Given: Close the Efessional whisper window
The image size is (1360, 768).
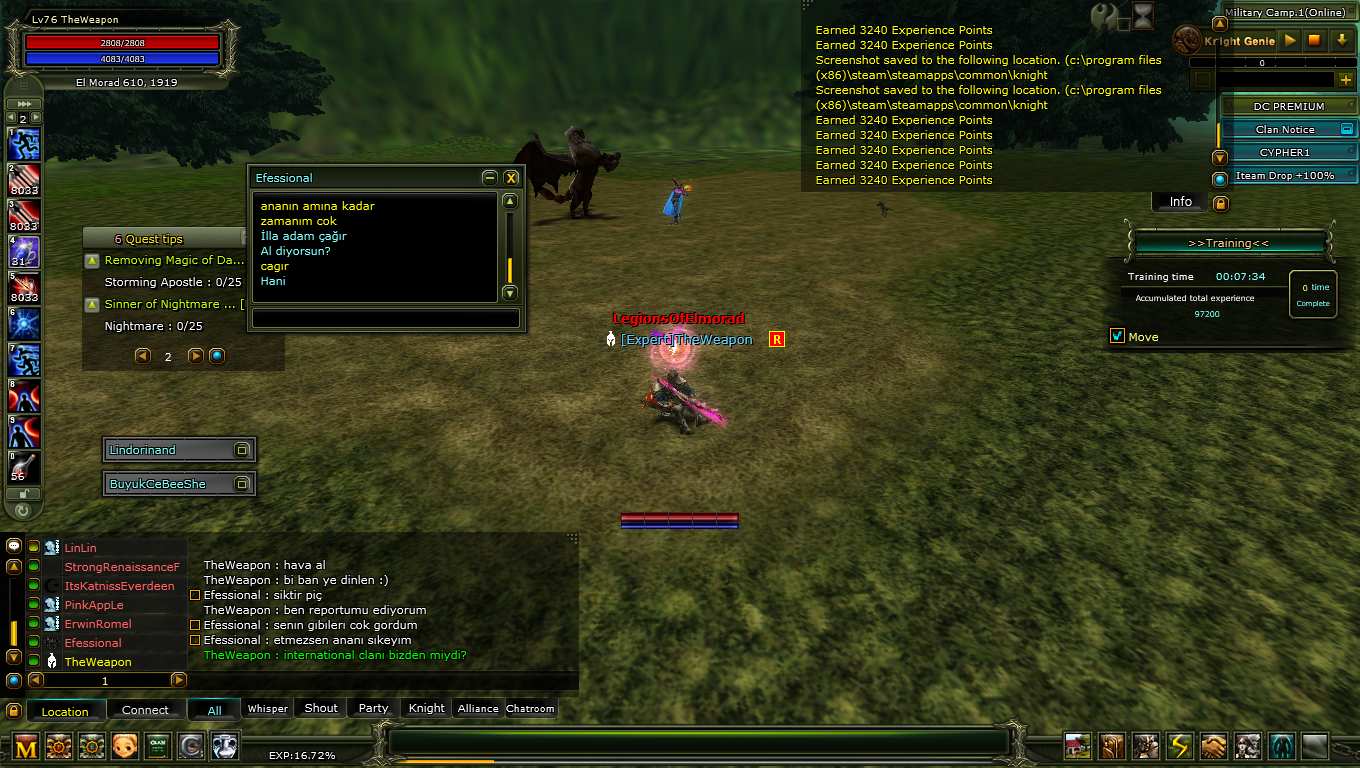Looking at the screenshot, I should pyautogui.click(x=511, y=178).
